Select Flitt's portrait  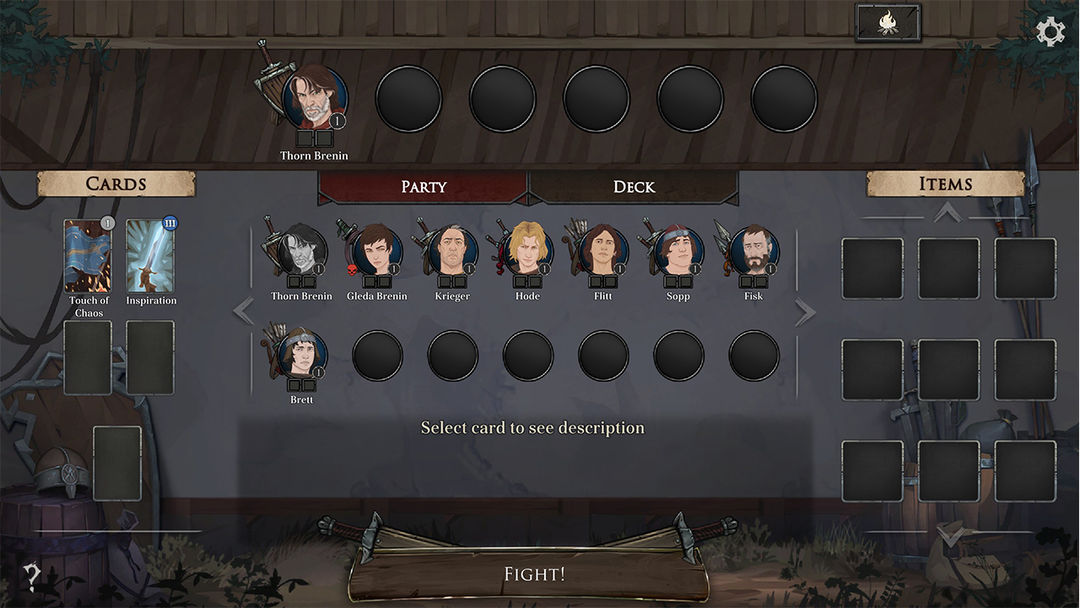(x=603, y=251)
